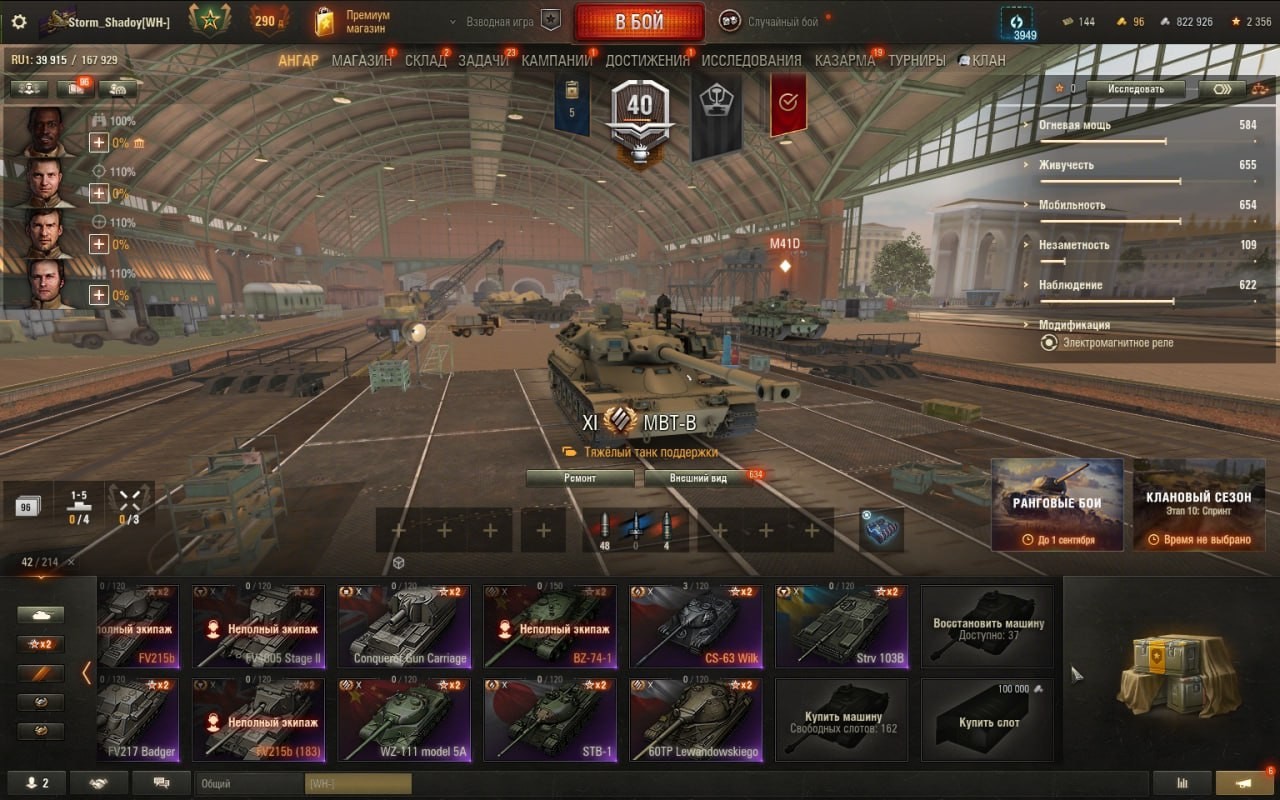Open the settings gear menu
Screen dimensions: 1280x800
[x=19, y=22]
